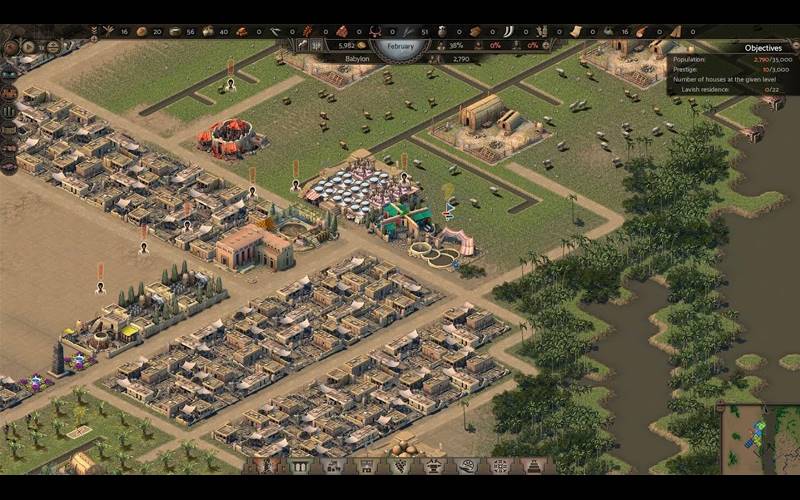This screenshot has height=500, width=800.
Task: Click the bread resource icon
Action: [141, 31]
